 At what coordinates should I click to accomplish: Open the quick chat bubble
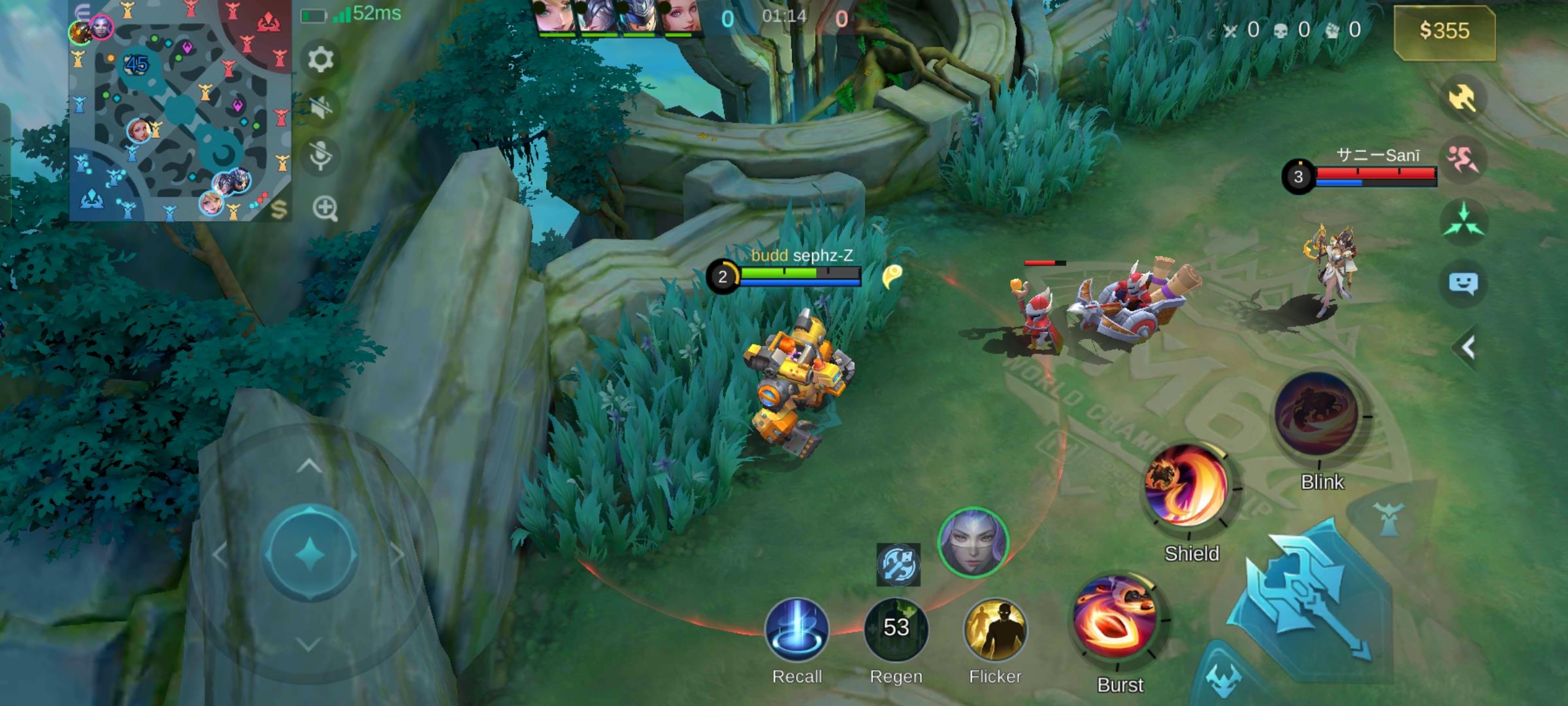(x=1463, y=284)
